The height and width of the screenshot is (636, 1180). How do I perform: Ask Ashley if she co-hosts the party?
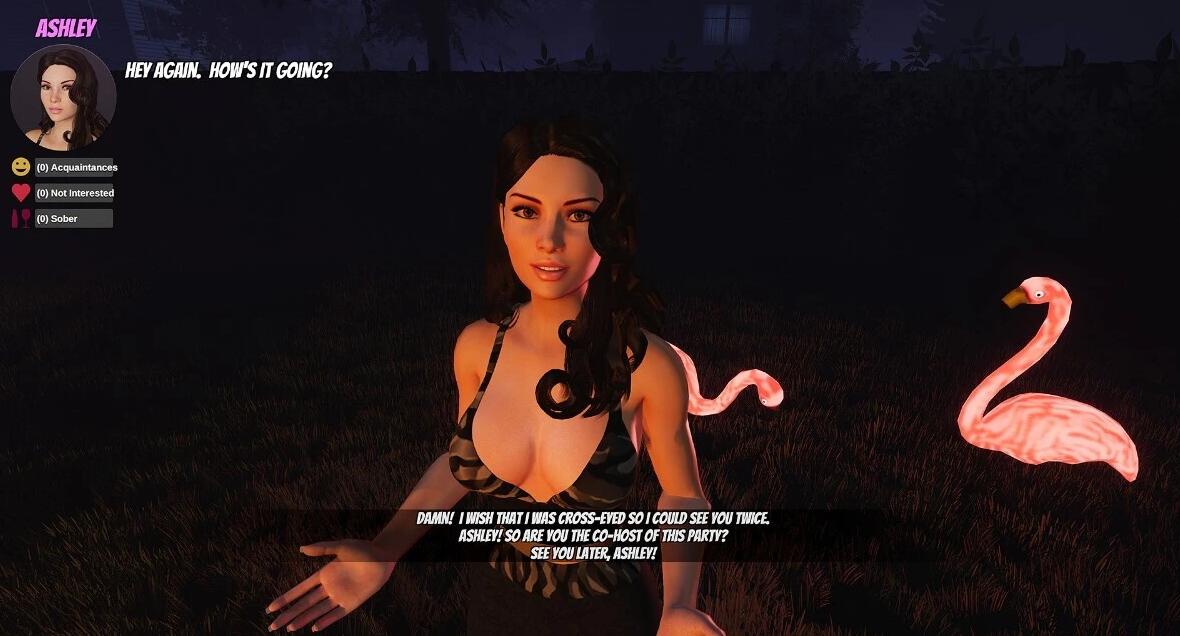click(593, 536)
